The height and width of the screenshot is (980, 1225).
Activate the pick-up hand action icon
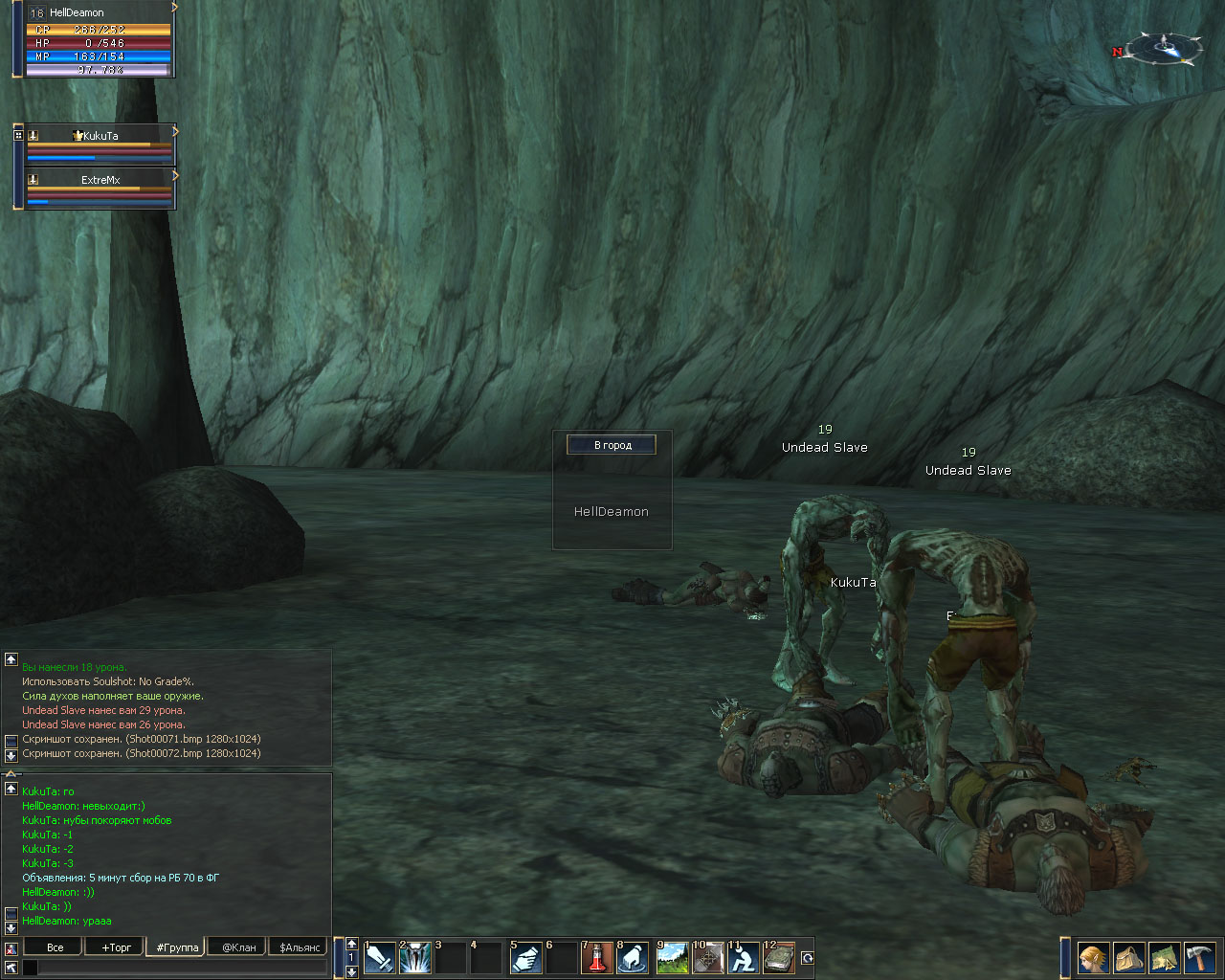click(x=632, y=957)
